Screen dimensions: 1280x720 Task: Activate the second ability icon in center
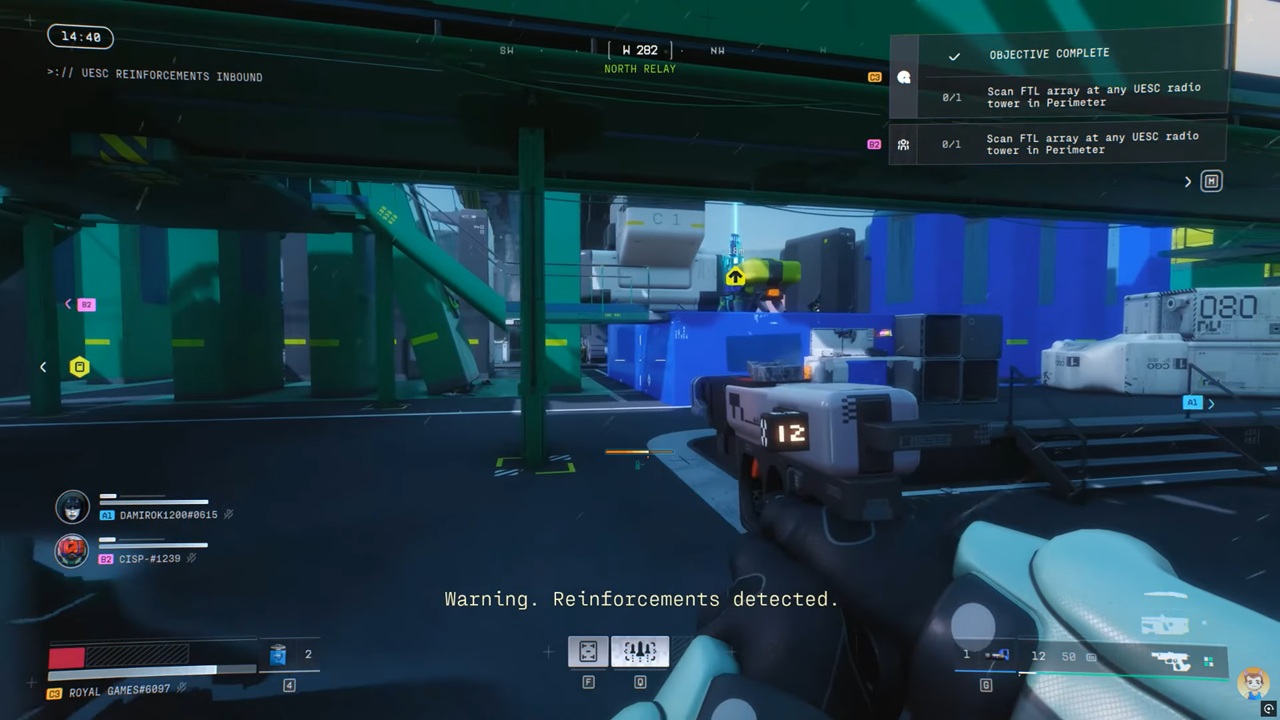tap(640, 652)
